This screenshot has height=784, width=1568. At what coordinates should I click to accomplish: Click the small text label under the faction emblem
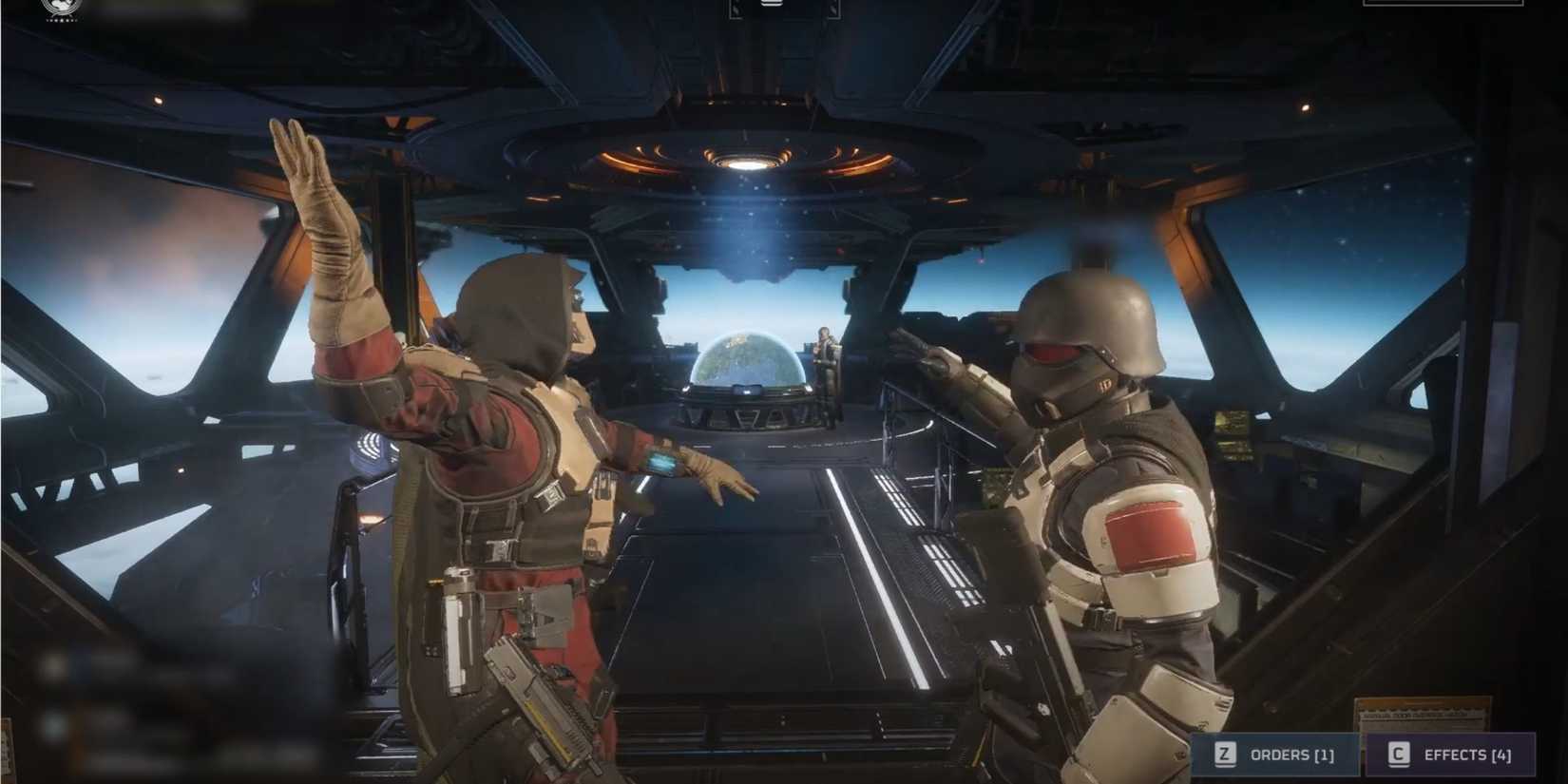[61, 21]
